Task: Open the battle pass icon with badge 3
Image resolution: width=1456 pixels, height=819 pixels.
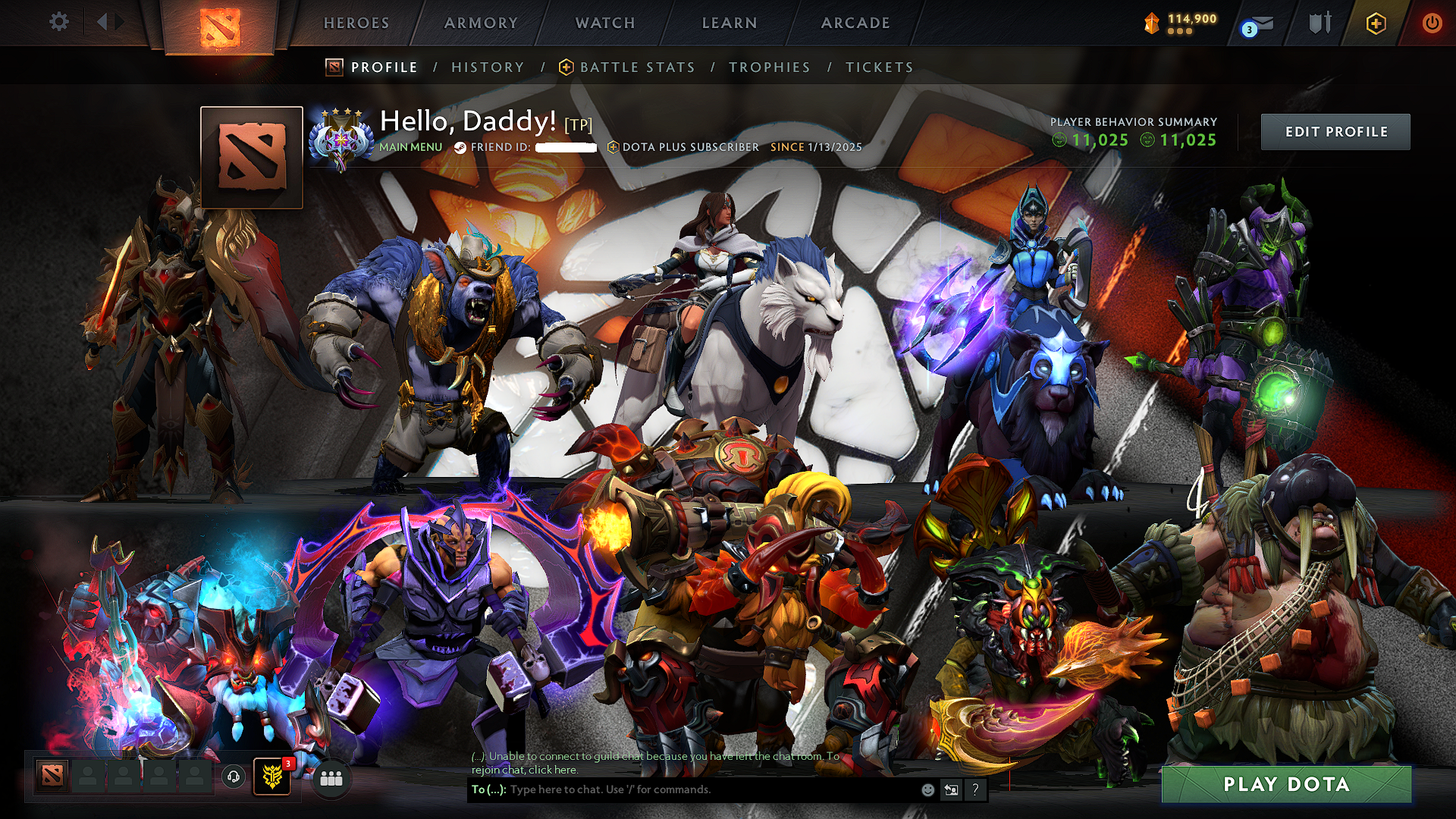Action: pos(271,776)
